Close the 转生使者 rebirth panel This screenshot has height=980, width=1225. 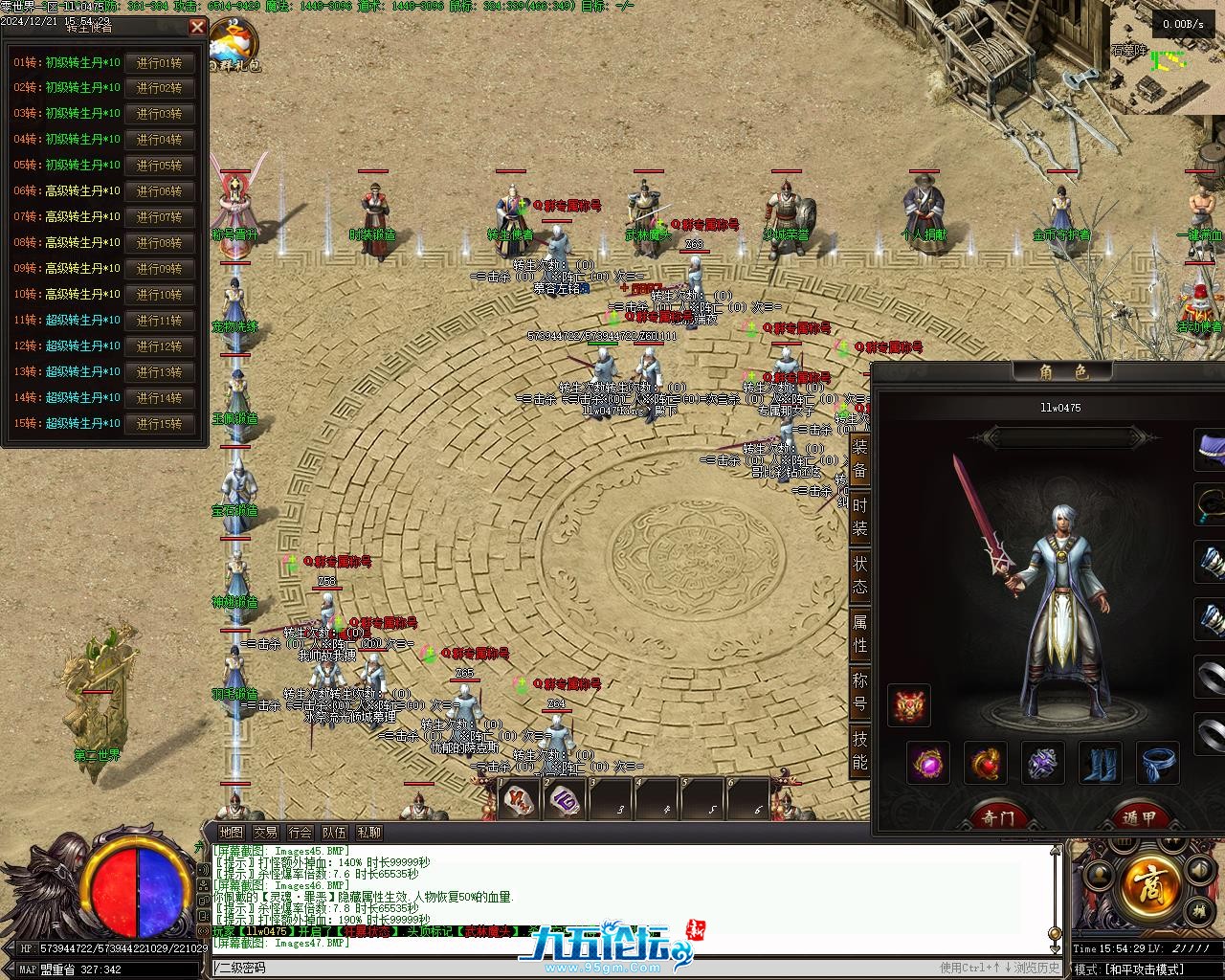click(x=197, y=27)
